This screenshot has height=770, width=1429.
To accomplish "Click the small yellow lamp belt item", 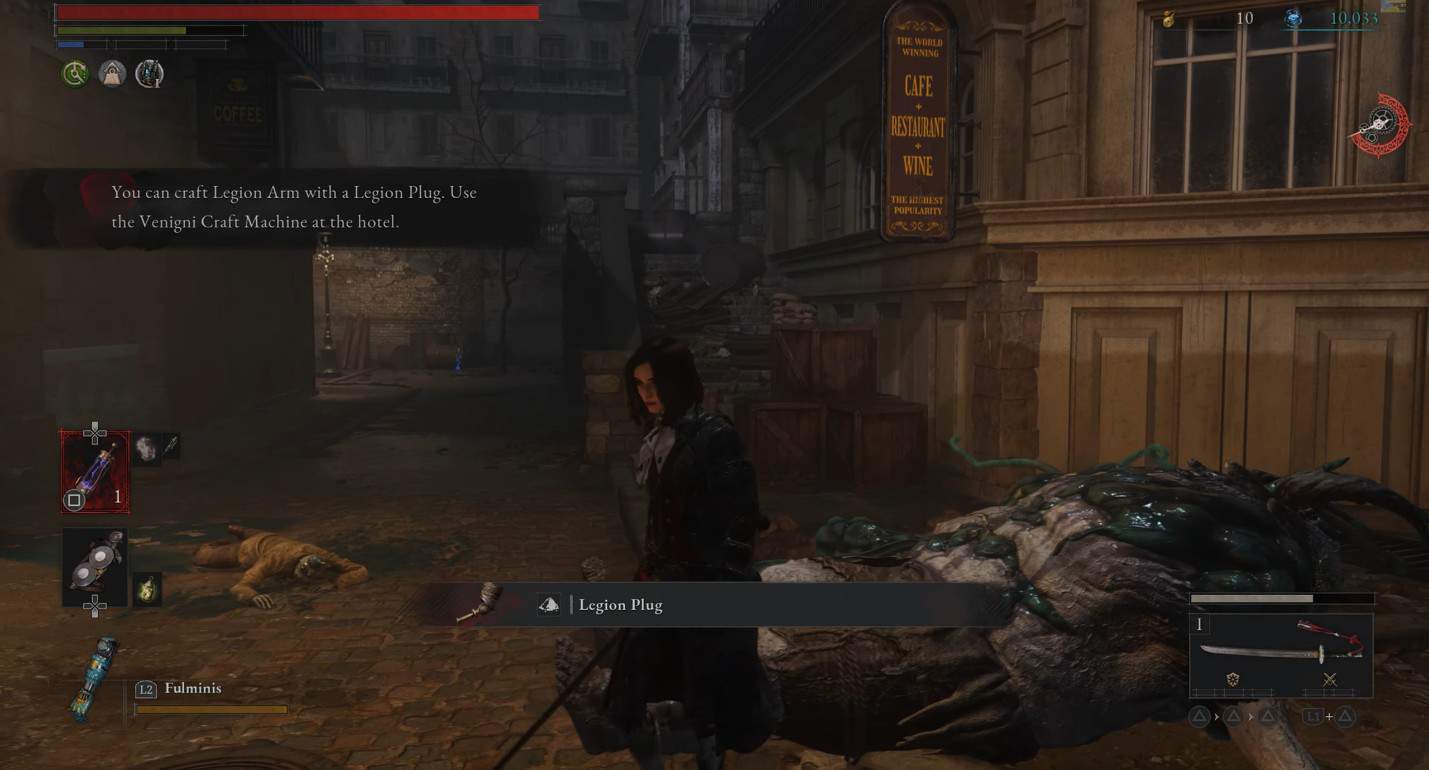I will 147,588.
